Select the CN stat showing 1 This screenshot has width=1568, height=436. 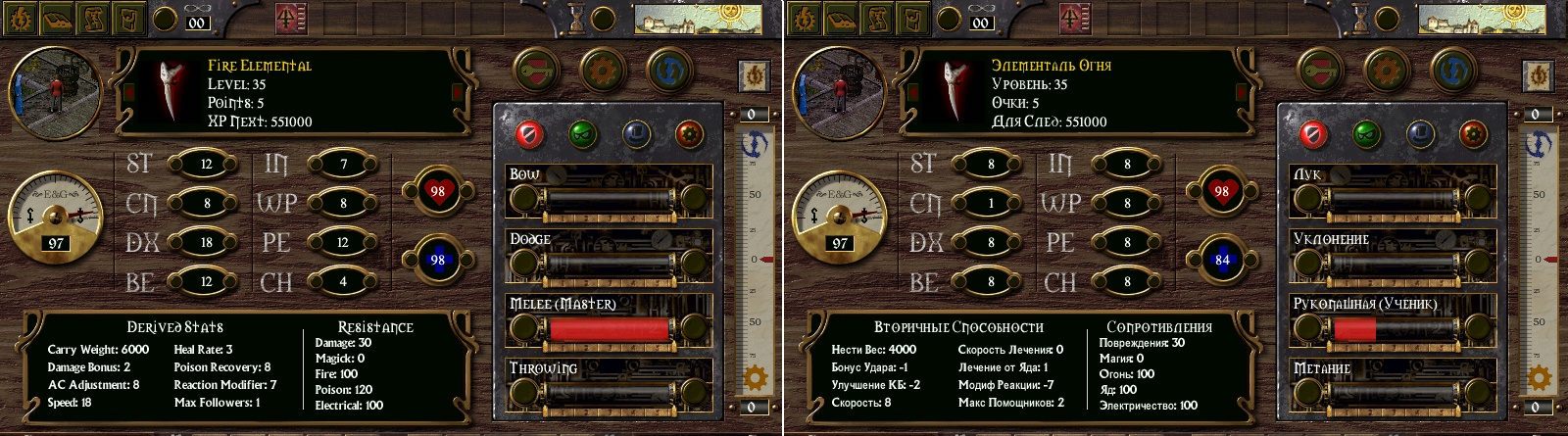[990, 204]
